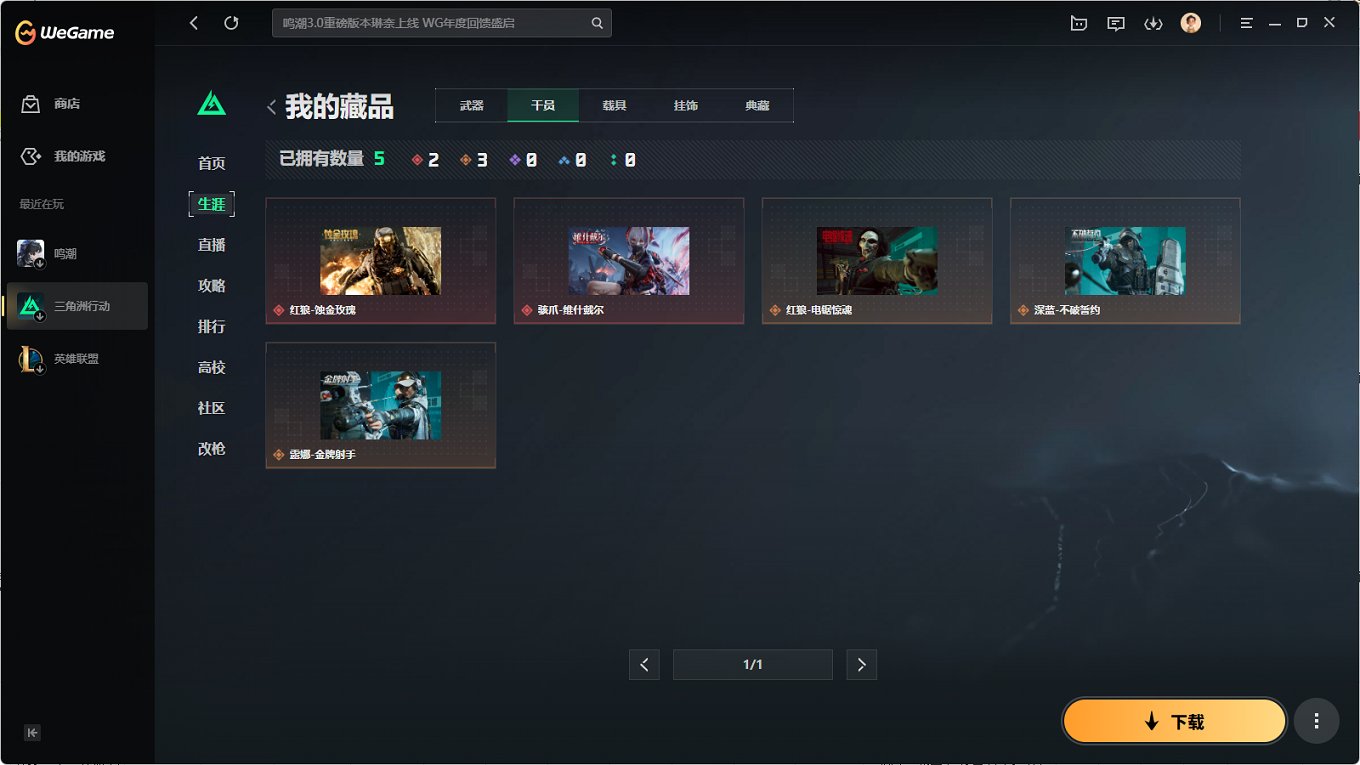1360x765 pixels.
Task: Open the 红狼-蚀金玫瑰 operator card
Action: point(380,261)
